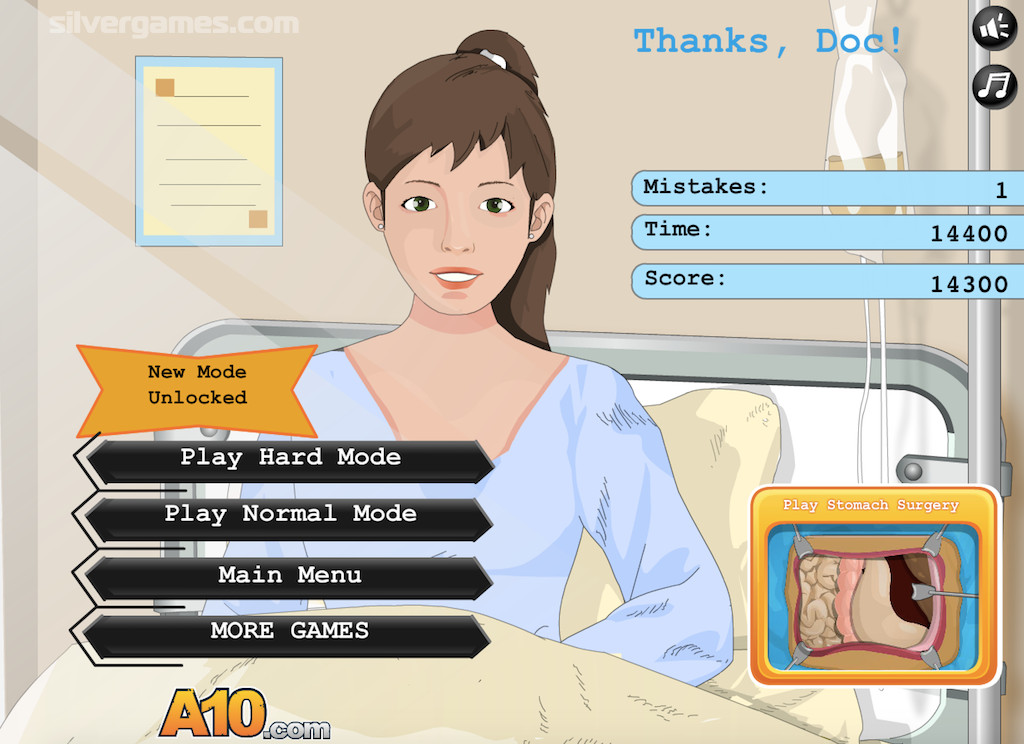Choose Play Normal Mode

(290, 516)
